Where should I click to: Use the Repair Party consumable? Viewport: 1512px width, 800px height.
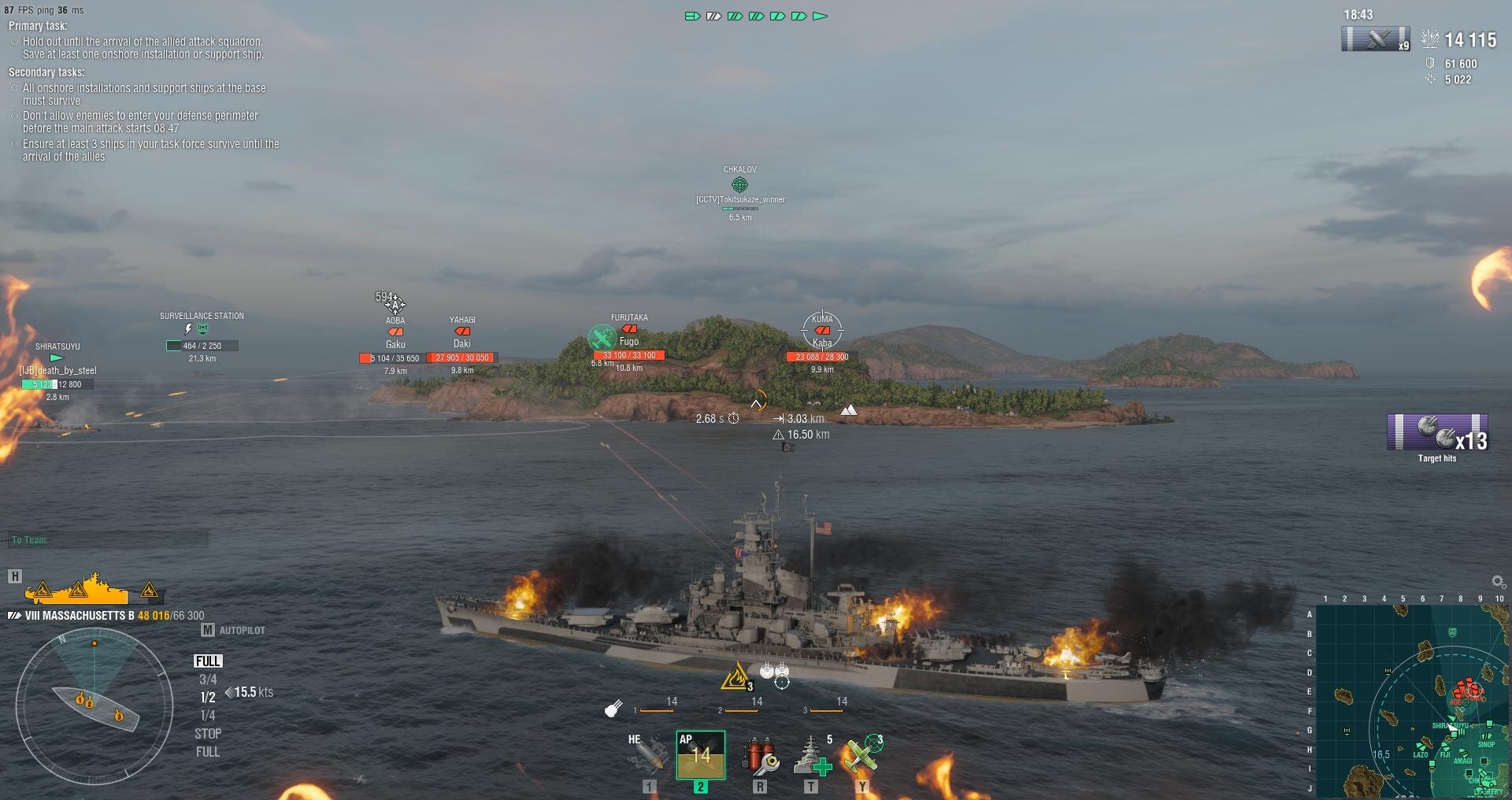click(x=811, y=754)
